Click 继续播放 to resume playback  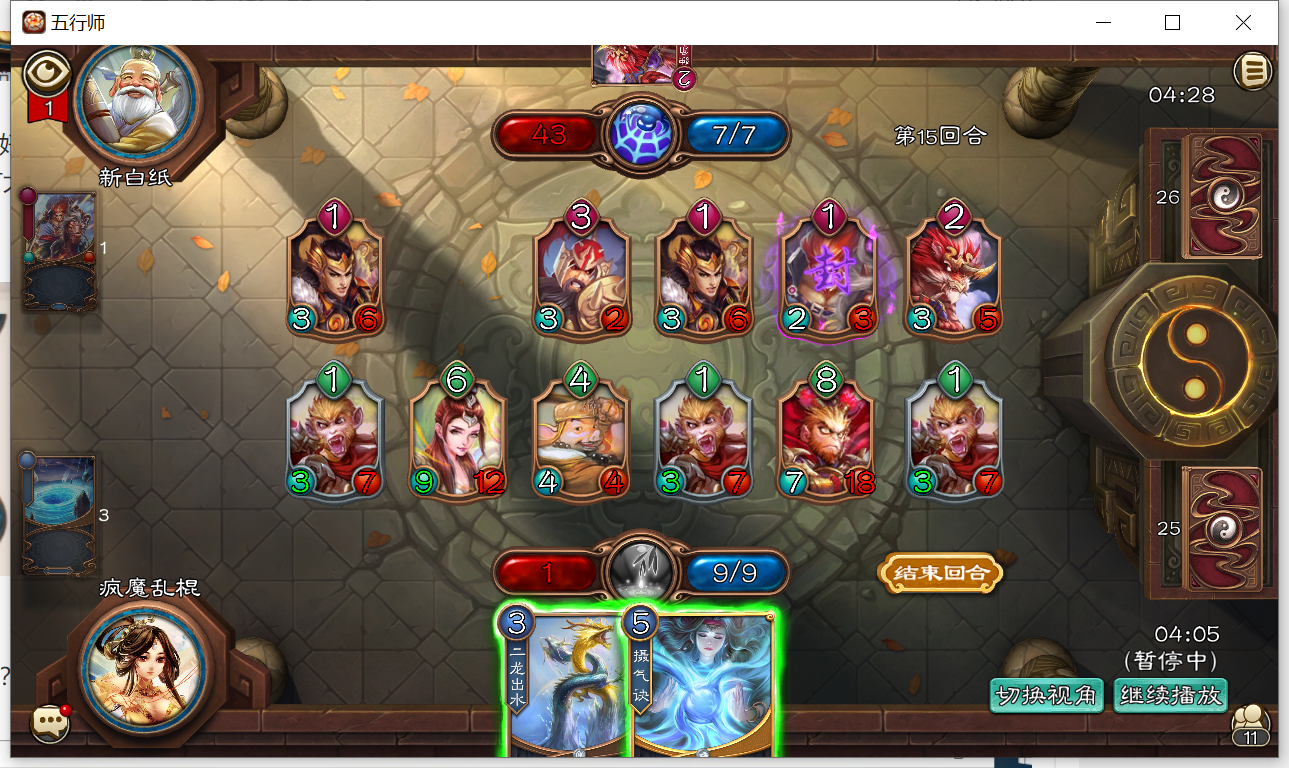[1170, 695]
